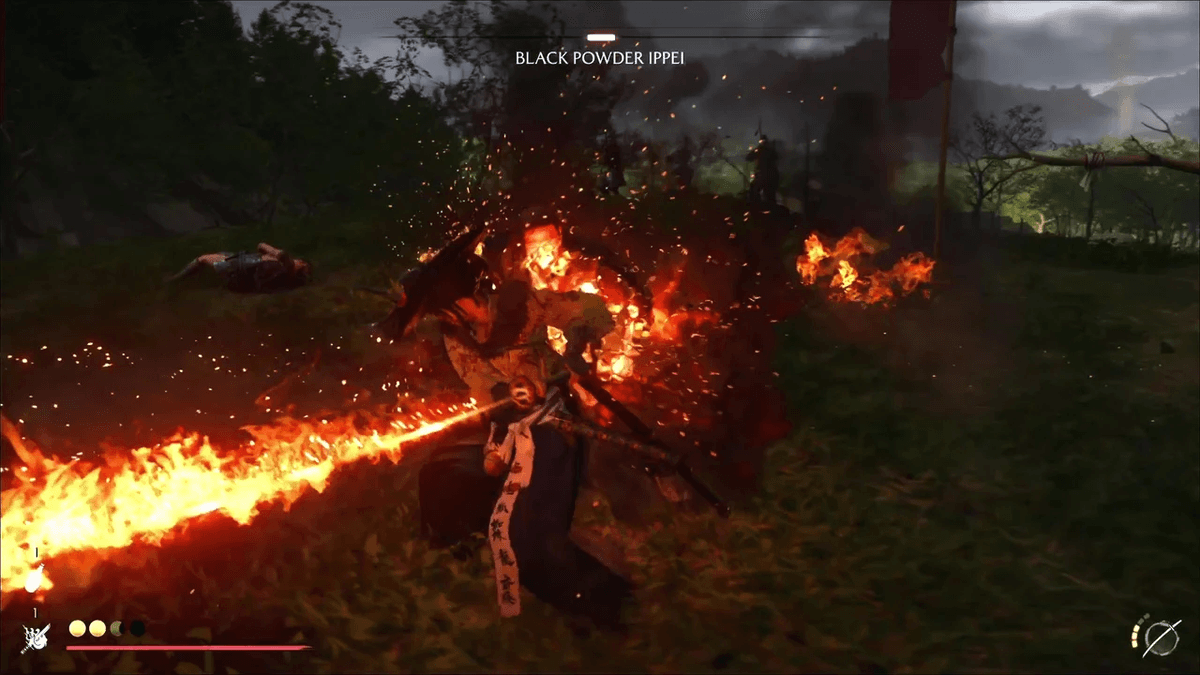The image size is (1200, 675).
Task: Select the sword stance icon
Action: click(35, 637)
